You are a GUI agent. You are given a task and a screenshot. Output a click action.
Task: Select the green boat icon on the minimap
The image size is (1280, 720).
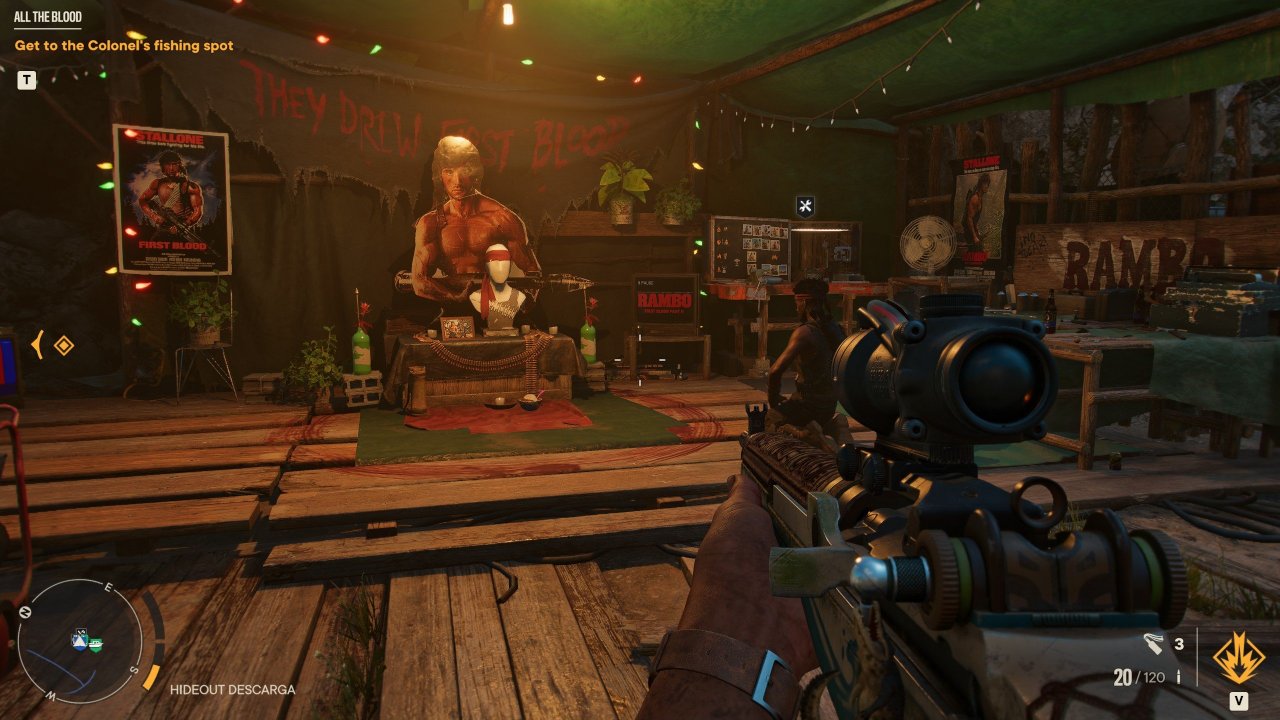[95, 644]
